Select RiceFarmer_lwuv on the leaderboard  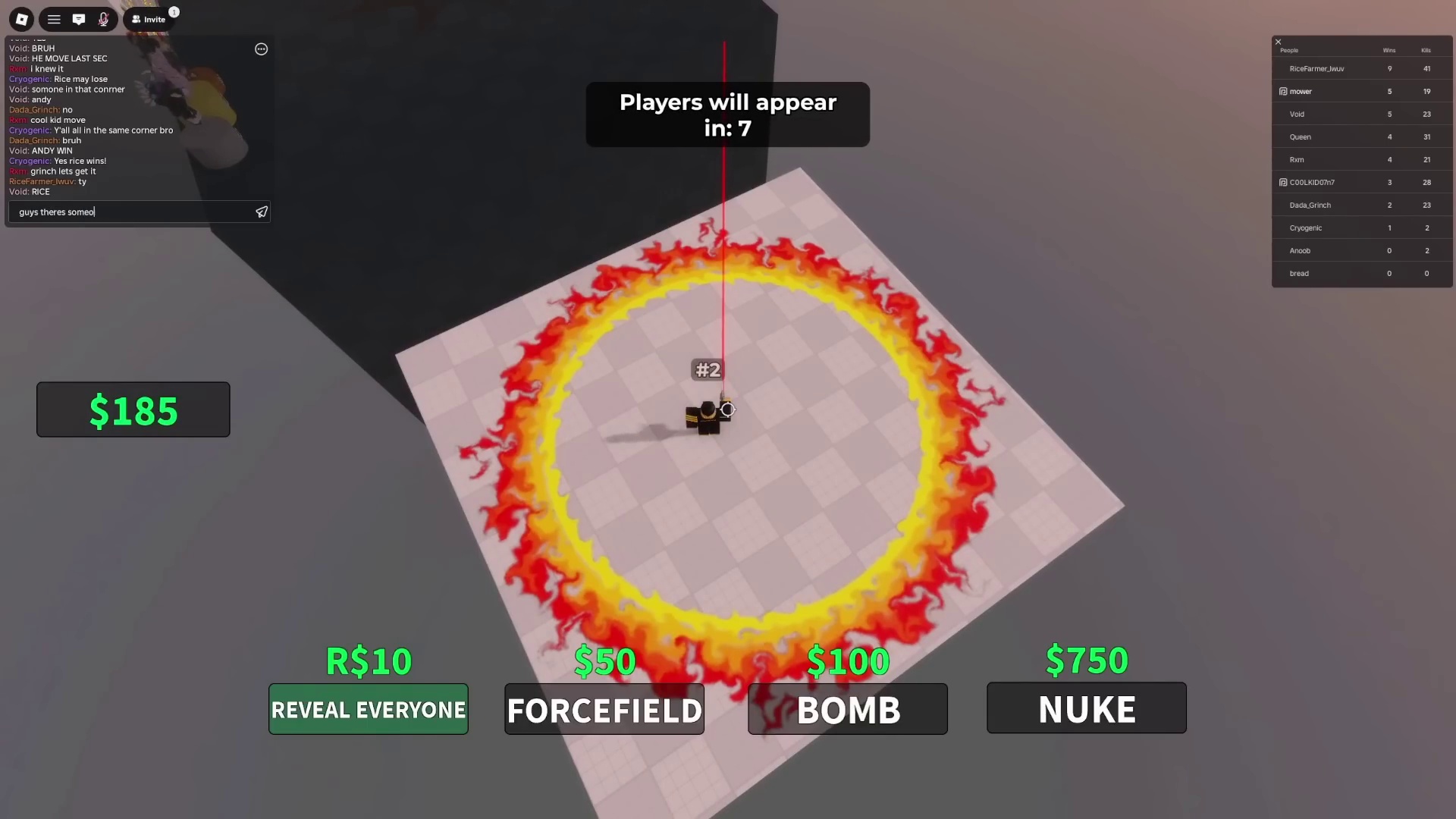coord(1316,68)
